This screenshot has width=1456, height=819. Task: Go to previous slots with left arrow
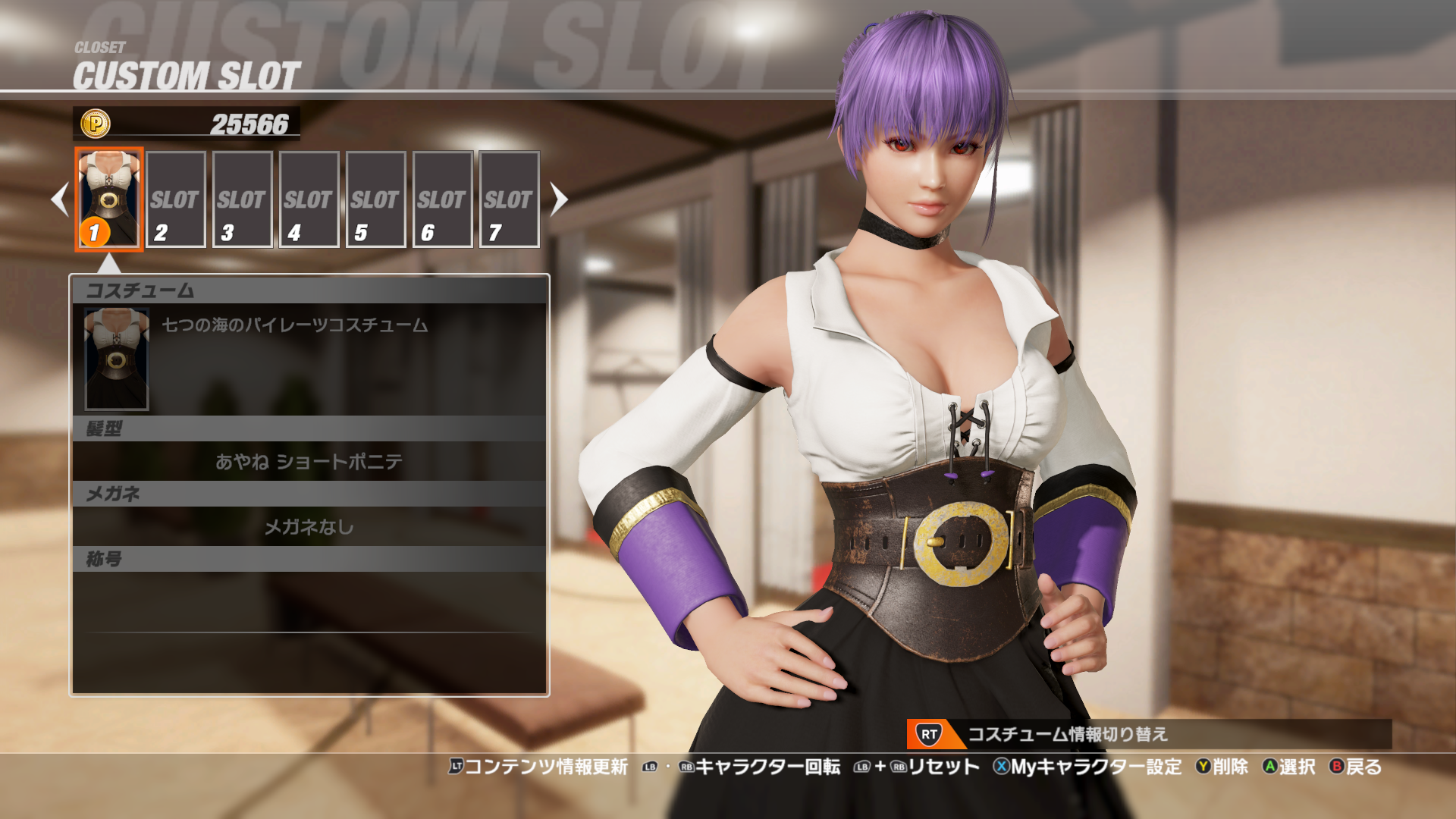(60, 199)
